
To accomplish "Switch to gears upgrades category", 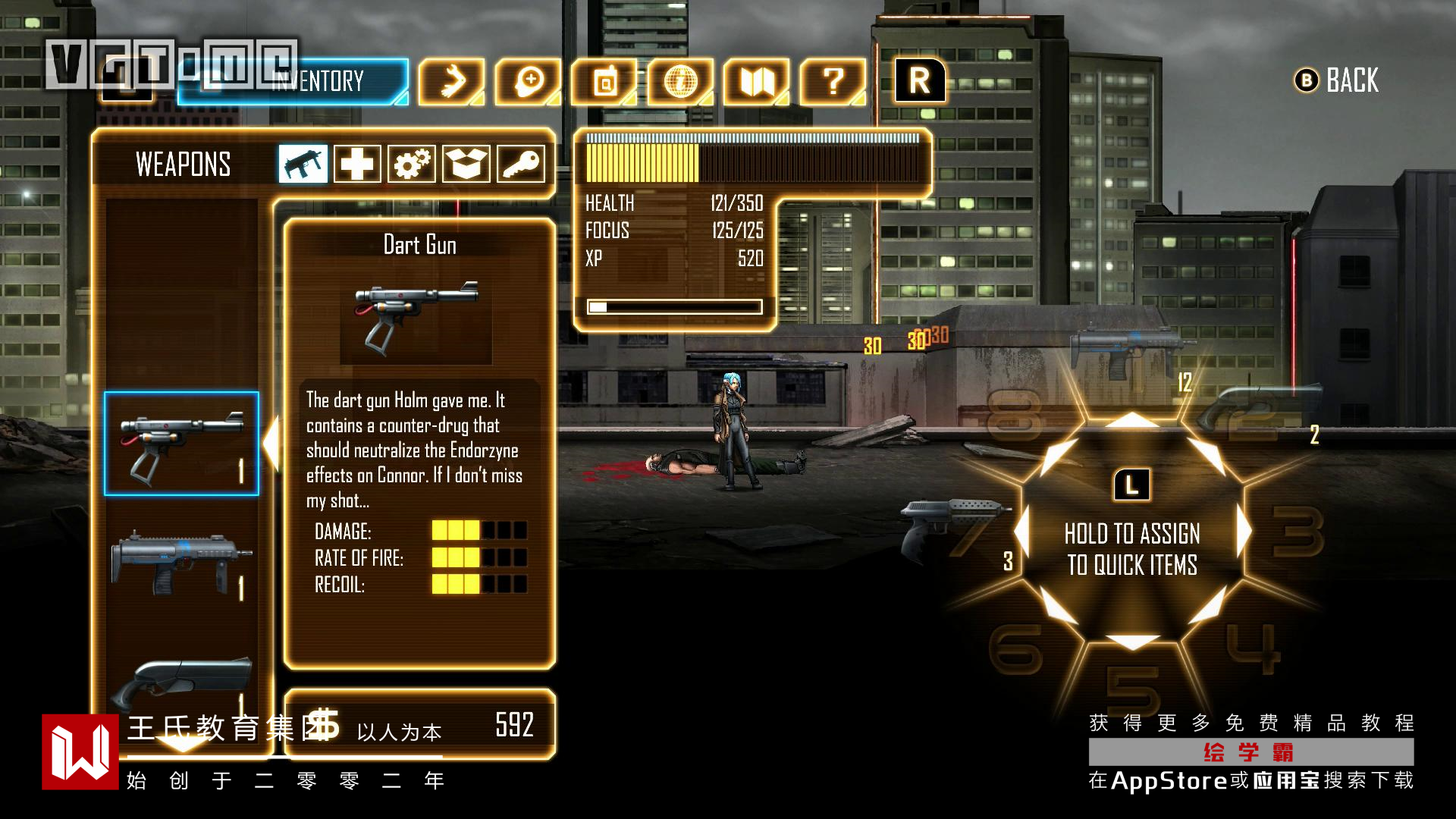I will 412,164.
